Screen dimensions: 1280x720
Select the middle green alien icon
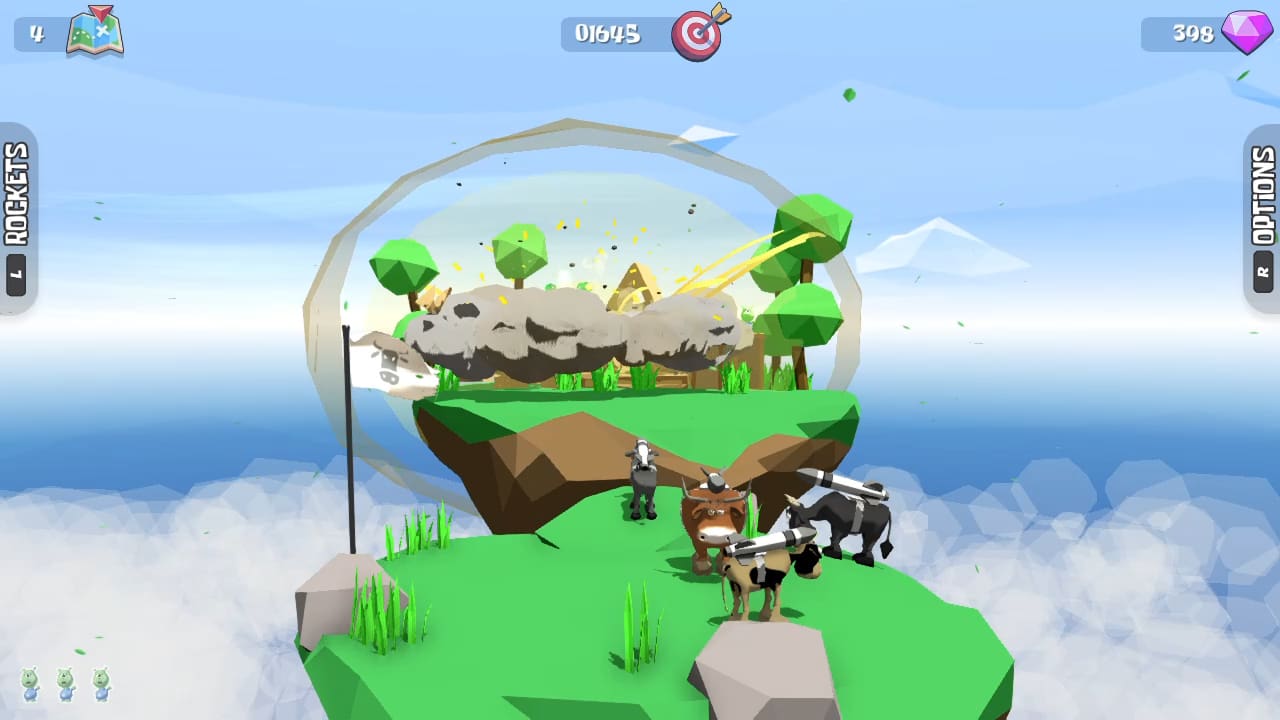coord(66,686)
